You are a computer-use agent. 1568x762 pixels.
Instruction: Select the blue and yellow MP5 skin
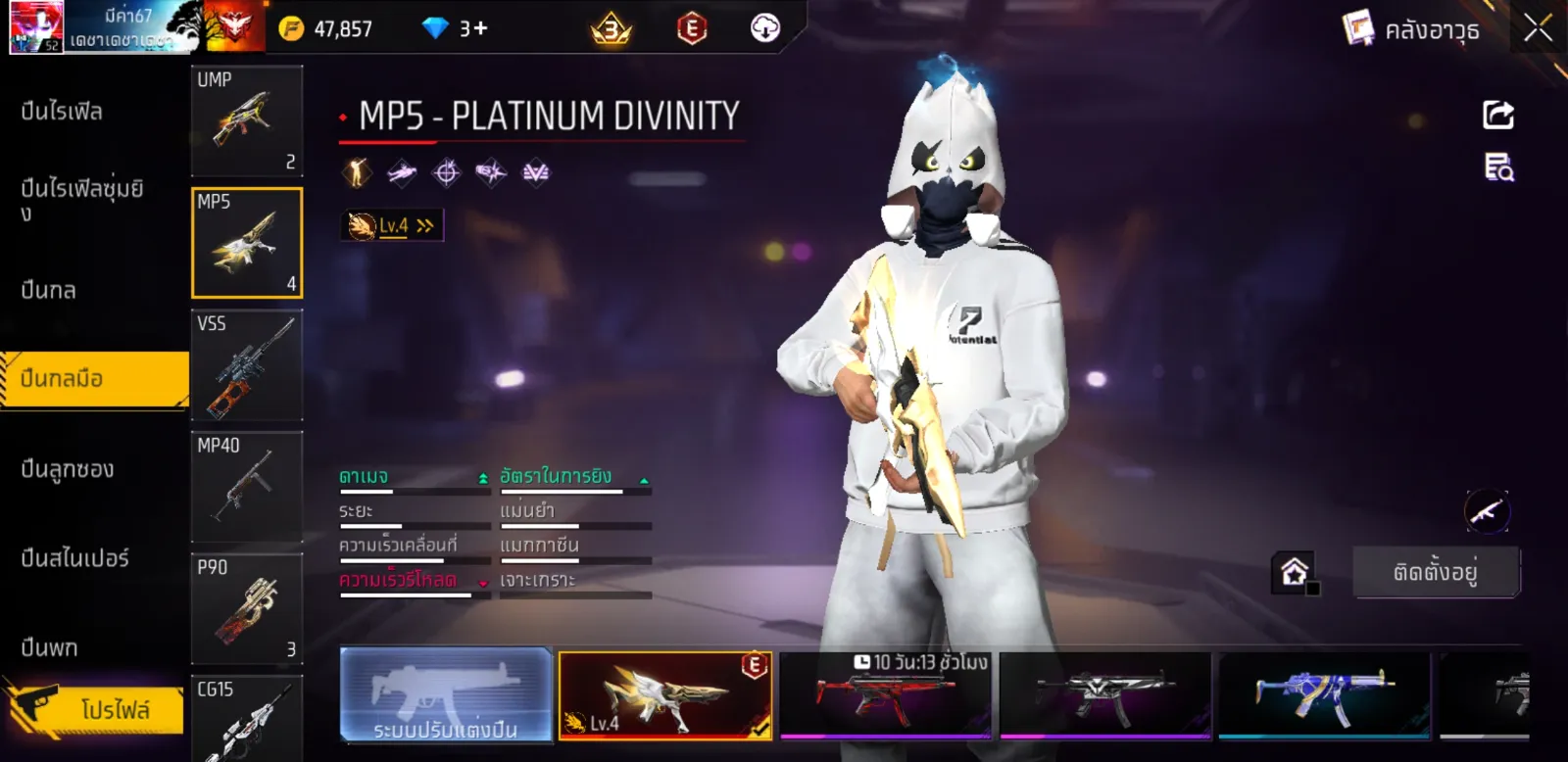pyautogui.click(x=1324, y=694)
